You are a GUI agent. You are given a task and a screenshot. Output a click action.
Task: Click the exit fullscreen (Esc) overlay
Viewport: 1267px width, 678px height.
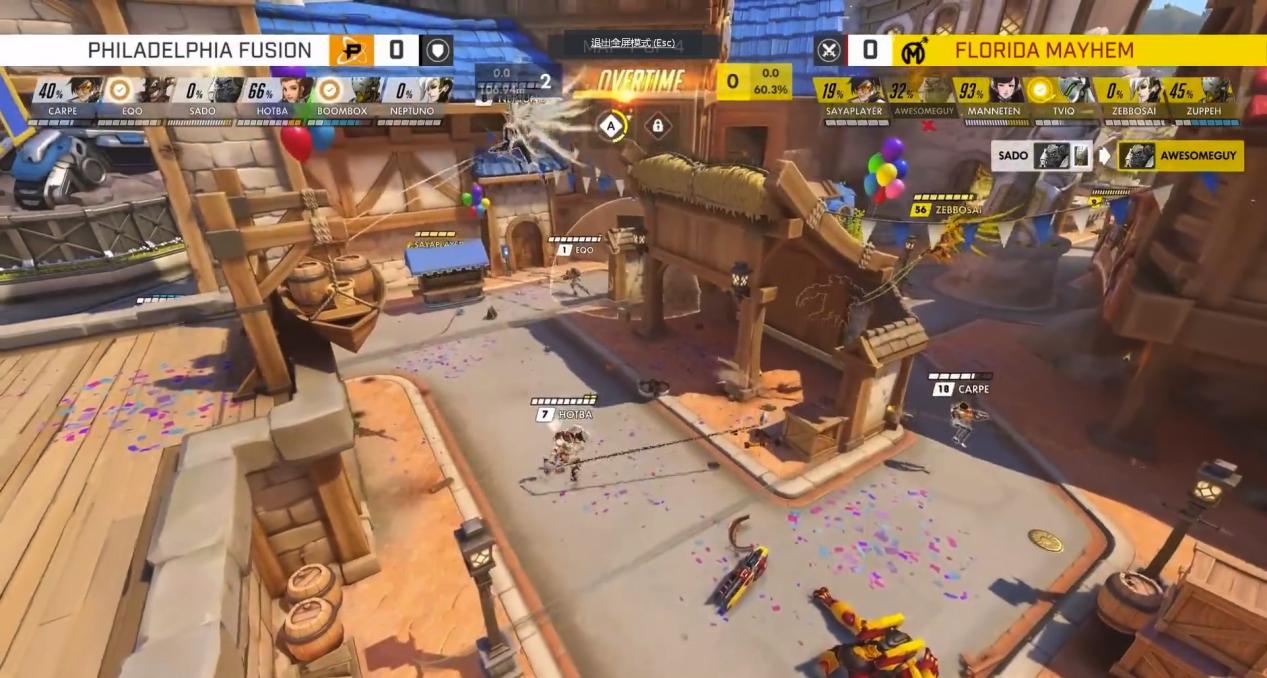pos(633,44)
